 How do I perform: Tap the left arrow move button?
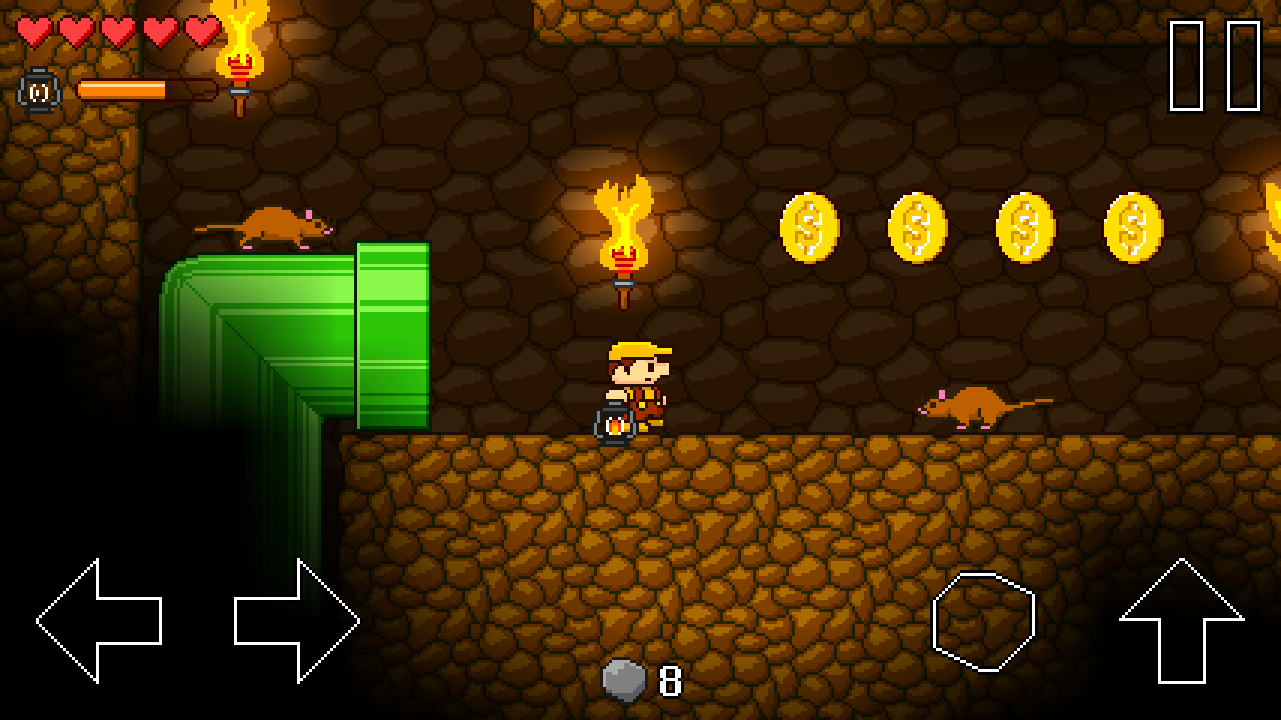(99, 621)
